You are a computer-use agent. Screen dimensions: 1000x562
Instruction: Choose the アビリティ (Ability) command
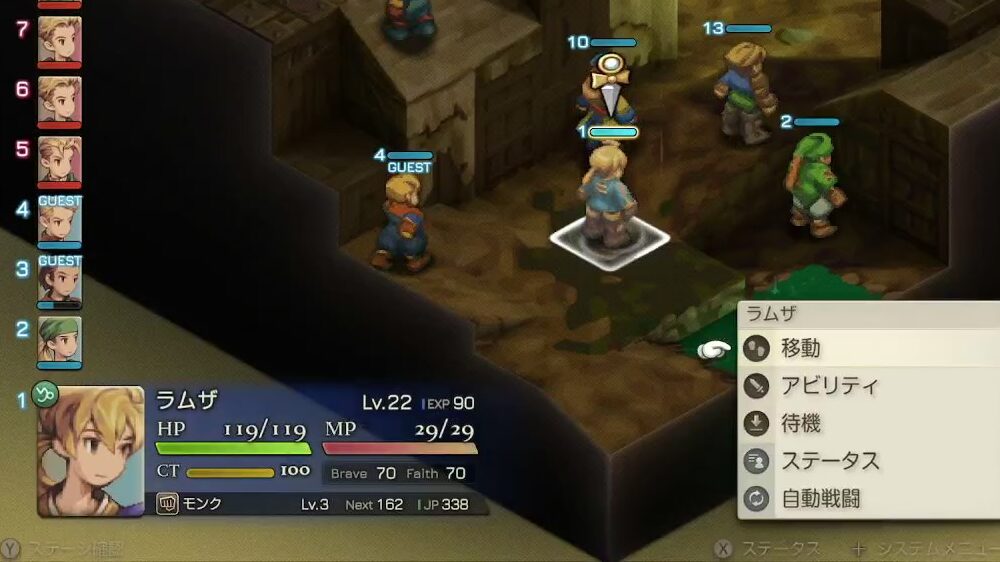click(828, 386)
